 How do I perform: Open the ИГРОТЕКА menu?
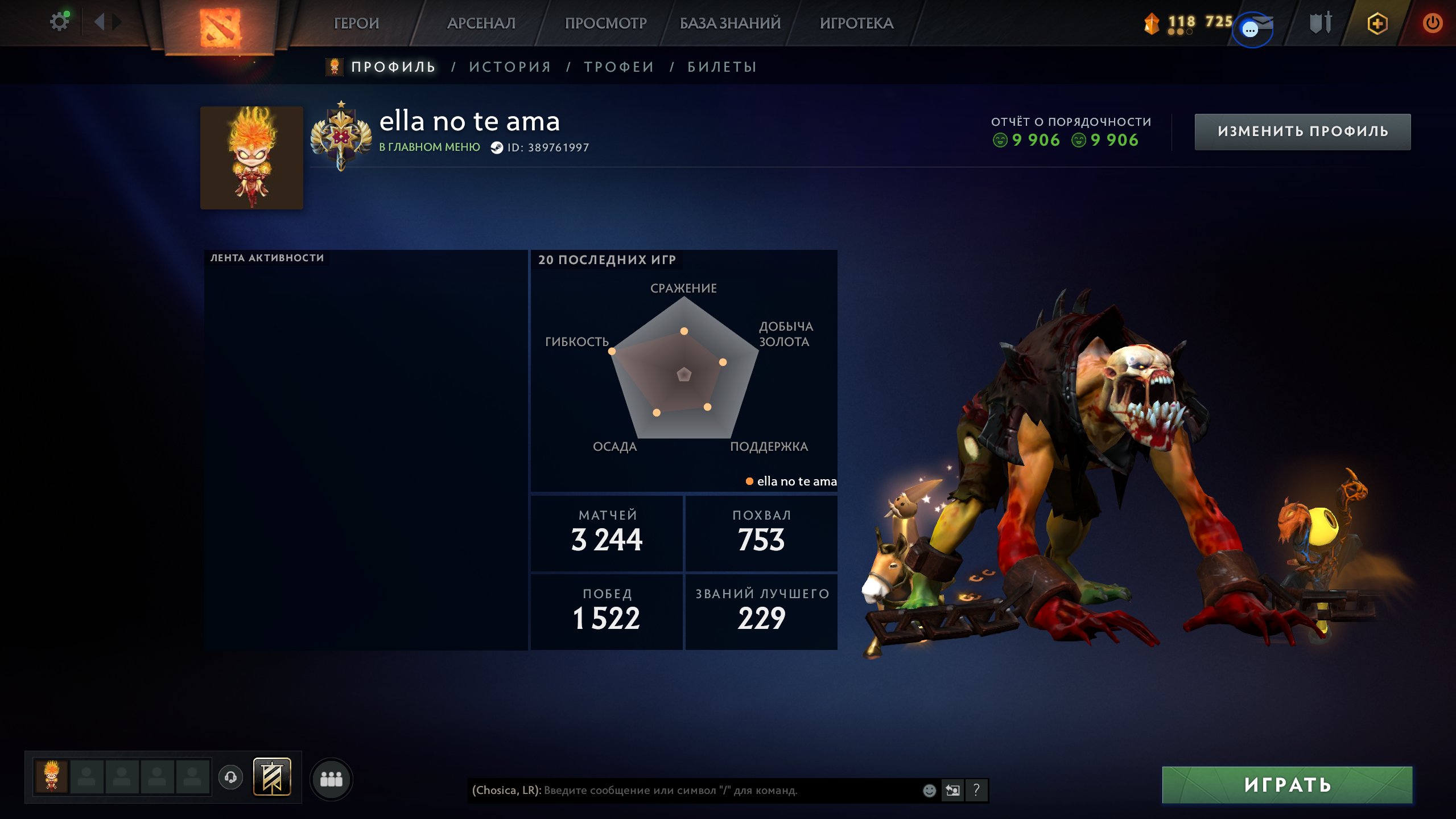coord(856,23)
